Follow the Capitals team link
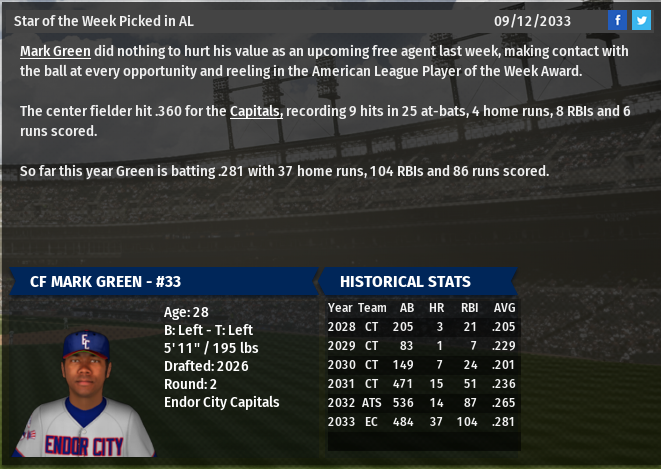This screenshot has width=661, height=469. click(x=256, y=111)
